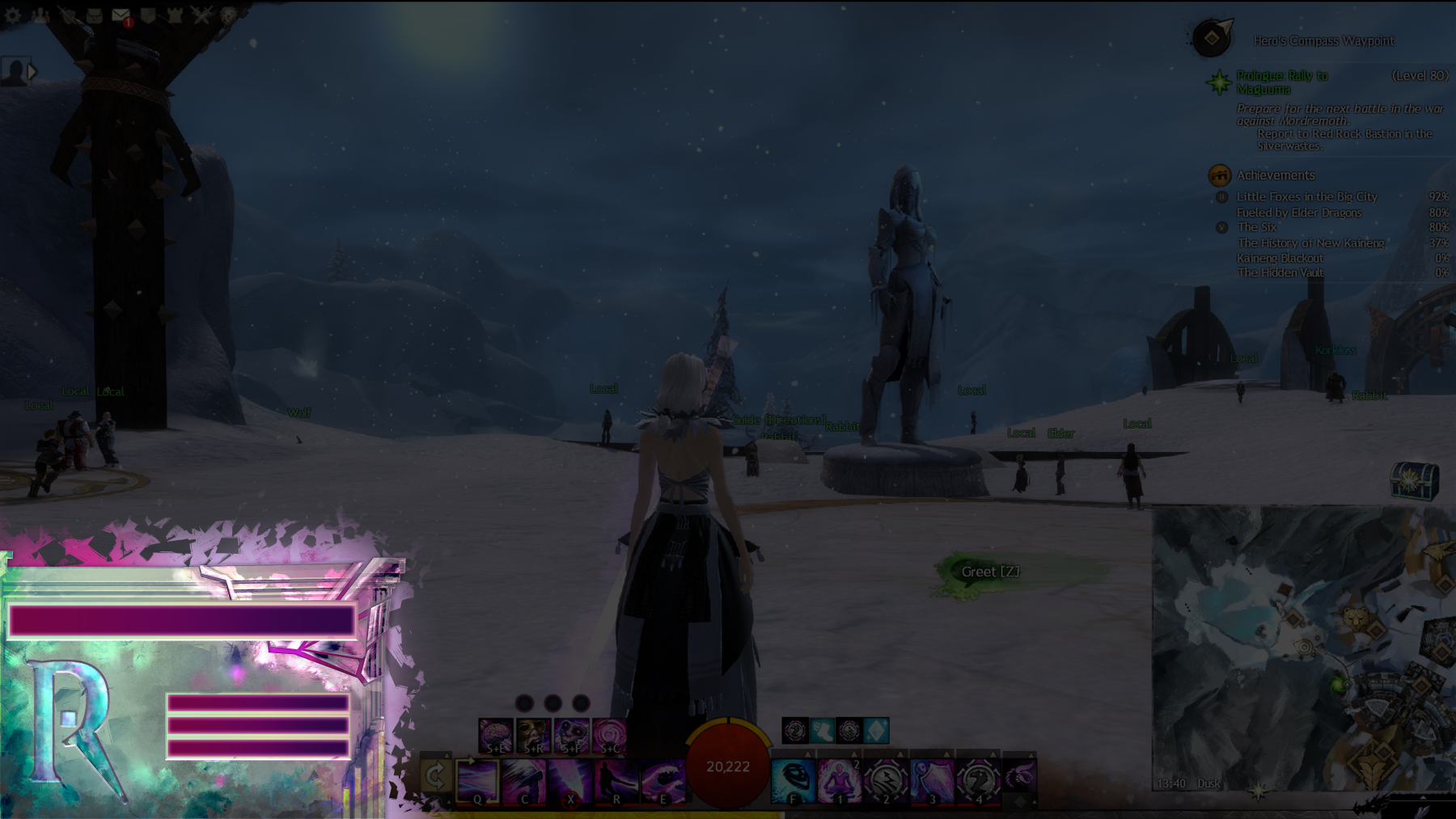
Task: Activate the meditating figure utility skill
Action: tap(839, 781)
